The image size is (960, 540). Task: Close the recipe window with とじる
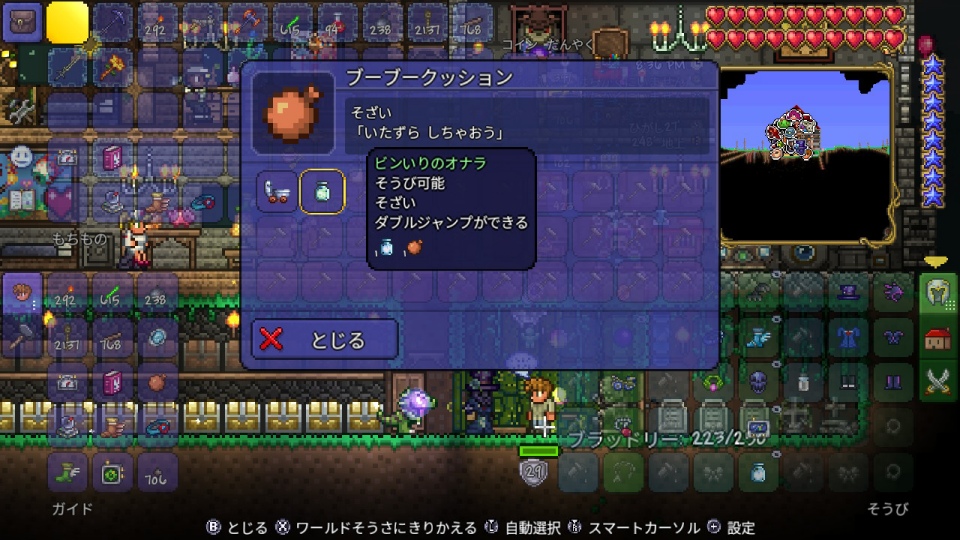[x=324, y=339]
